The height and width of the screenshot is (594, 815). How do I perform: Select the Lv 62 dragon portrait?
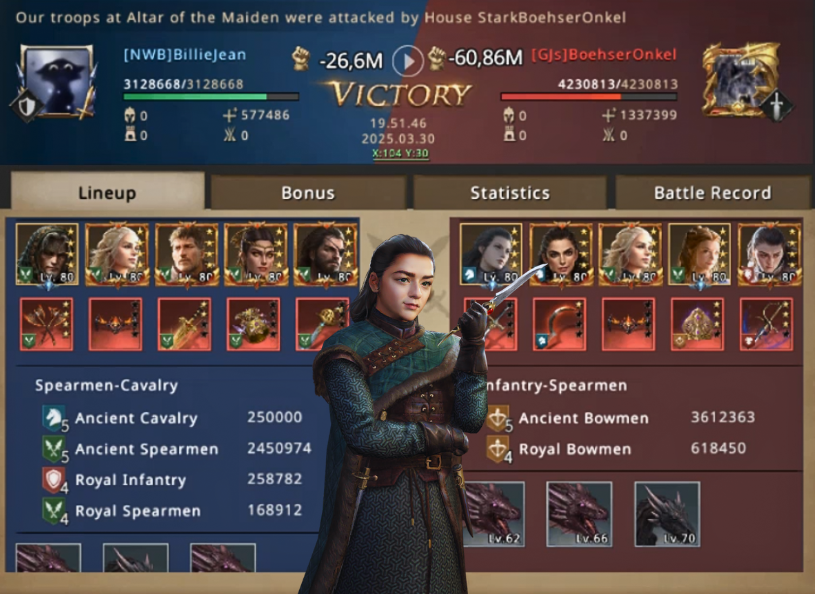pos(492,514)
